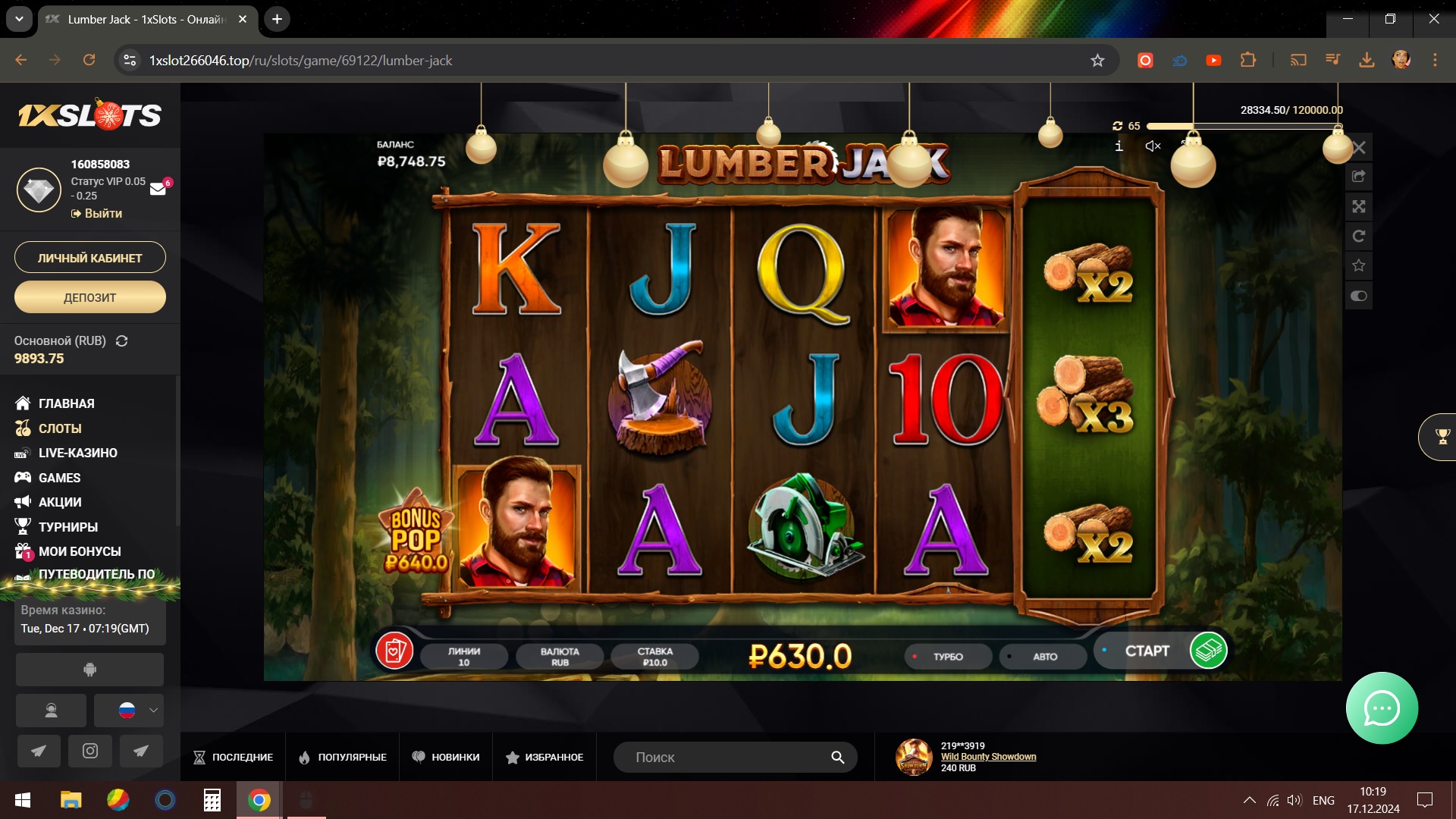Enable АВТО auto-spin

point(1043,657)
